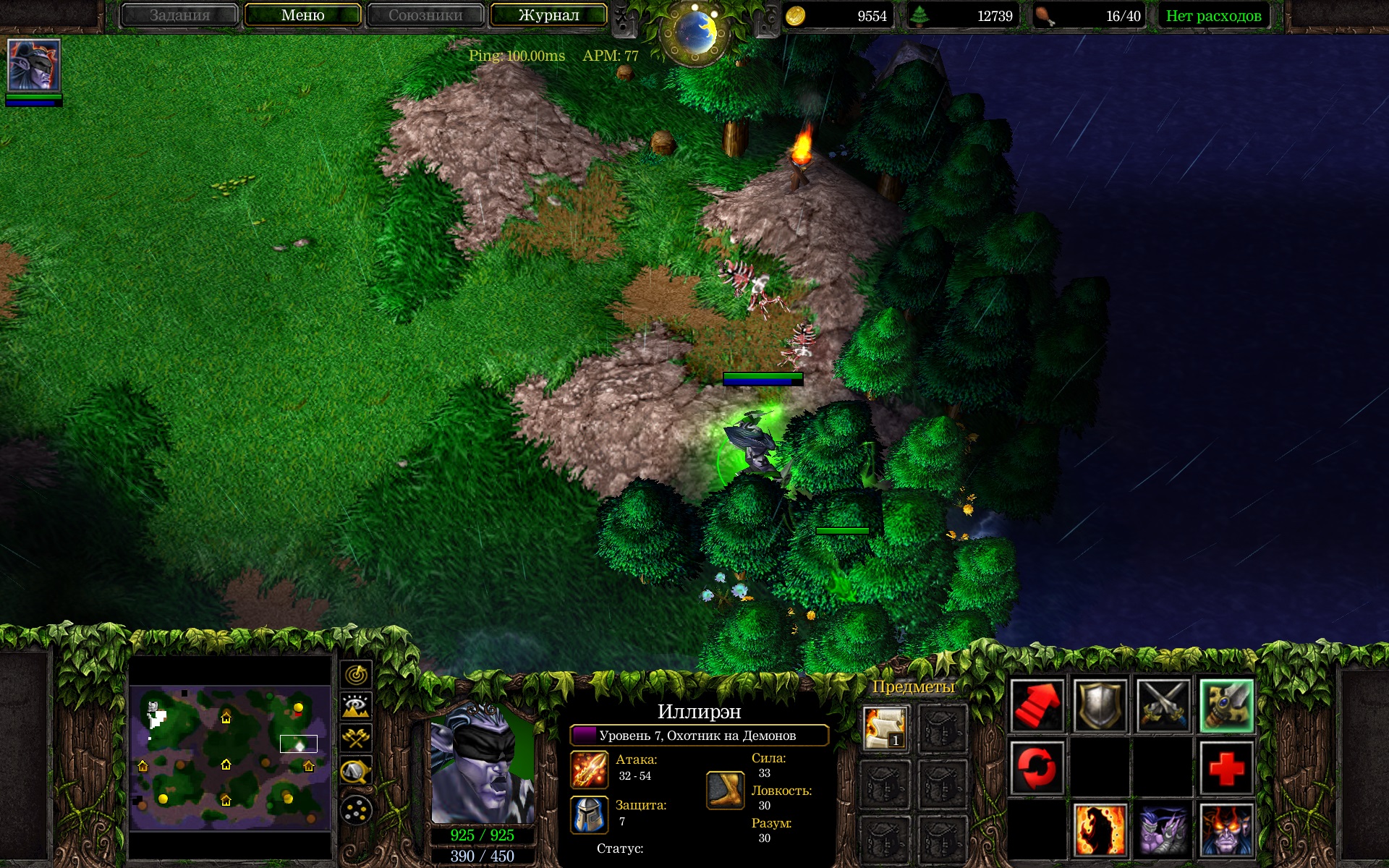This screenshot has width=1389, height=868.
Task: Activate the red circular arrows patrol command
Action: 1037,767
